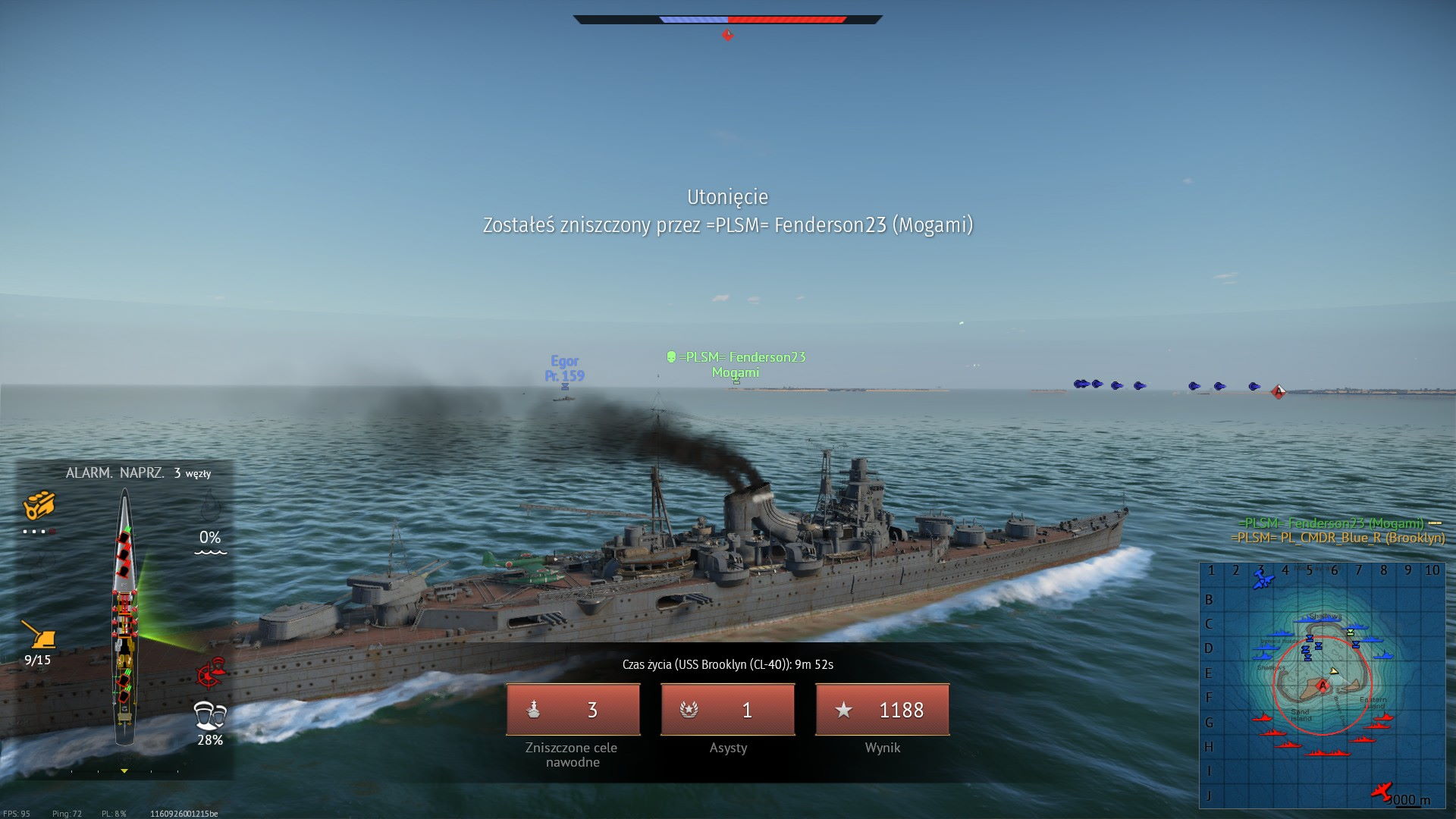Image resolution: width=1456 pixels, height=819 pixels.
Task: Click the flooding water level indicator
Action: (210, 540)
